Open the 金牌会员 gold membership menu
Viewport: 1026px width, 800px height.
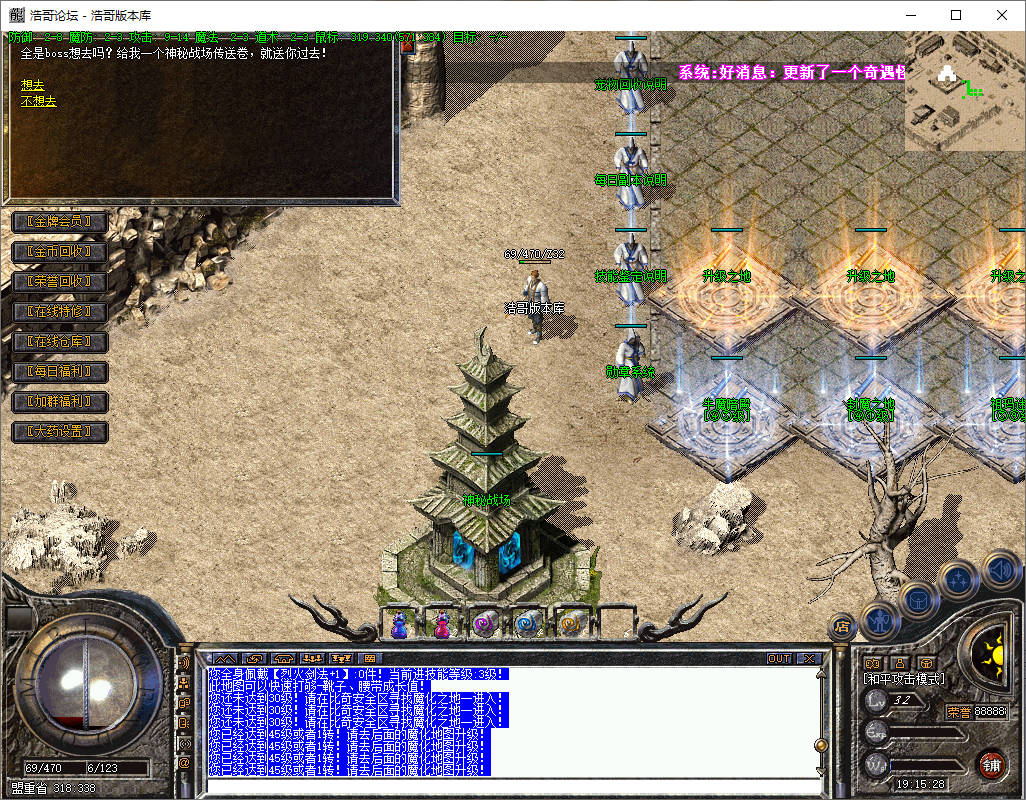click(59, 221)
